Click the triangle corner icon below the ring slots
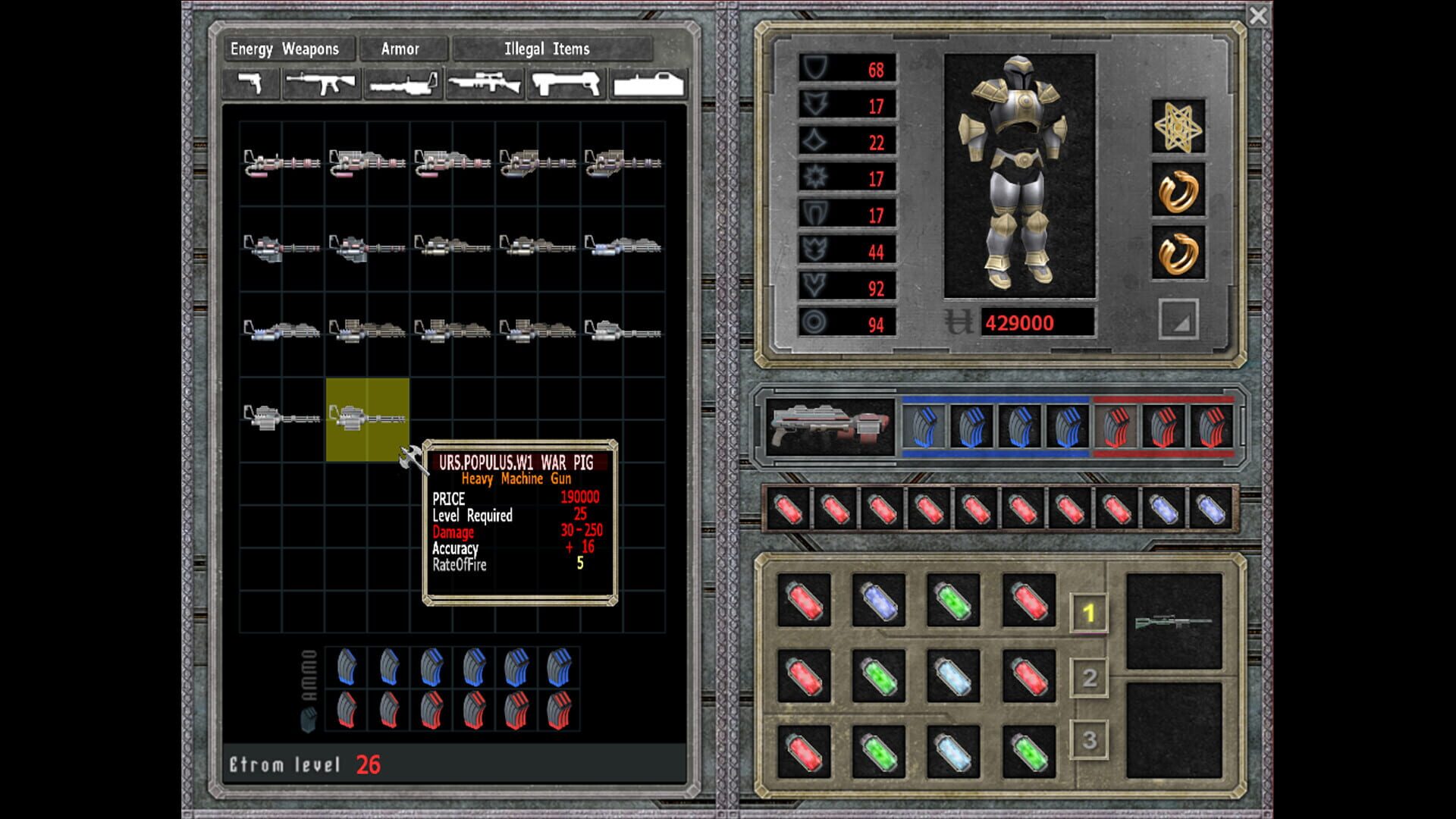Image resolution: width=1456 pixels, height=819 pixels. tap(1178, 320)
